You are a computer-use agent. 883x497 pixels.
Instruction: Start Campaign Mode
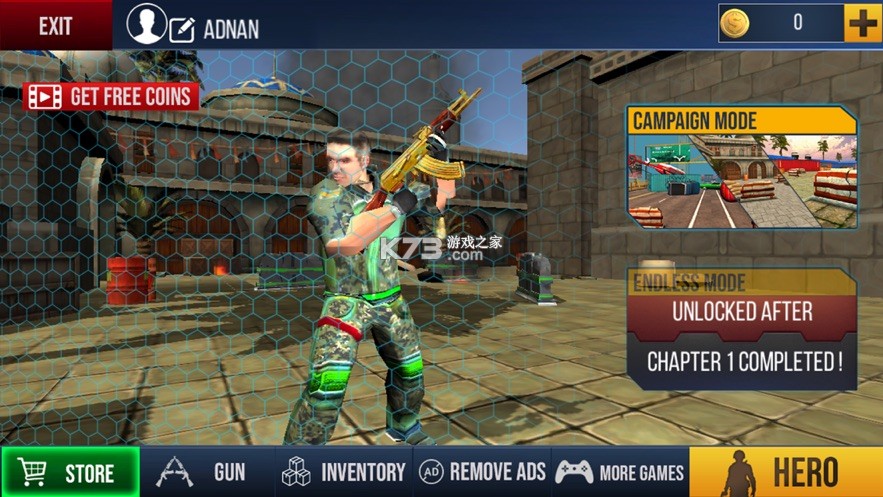pos(742,170)
